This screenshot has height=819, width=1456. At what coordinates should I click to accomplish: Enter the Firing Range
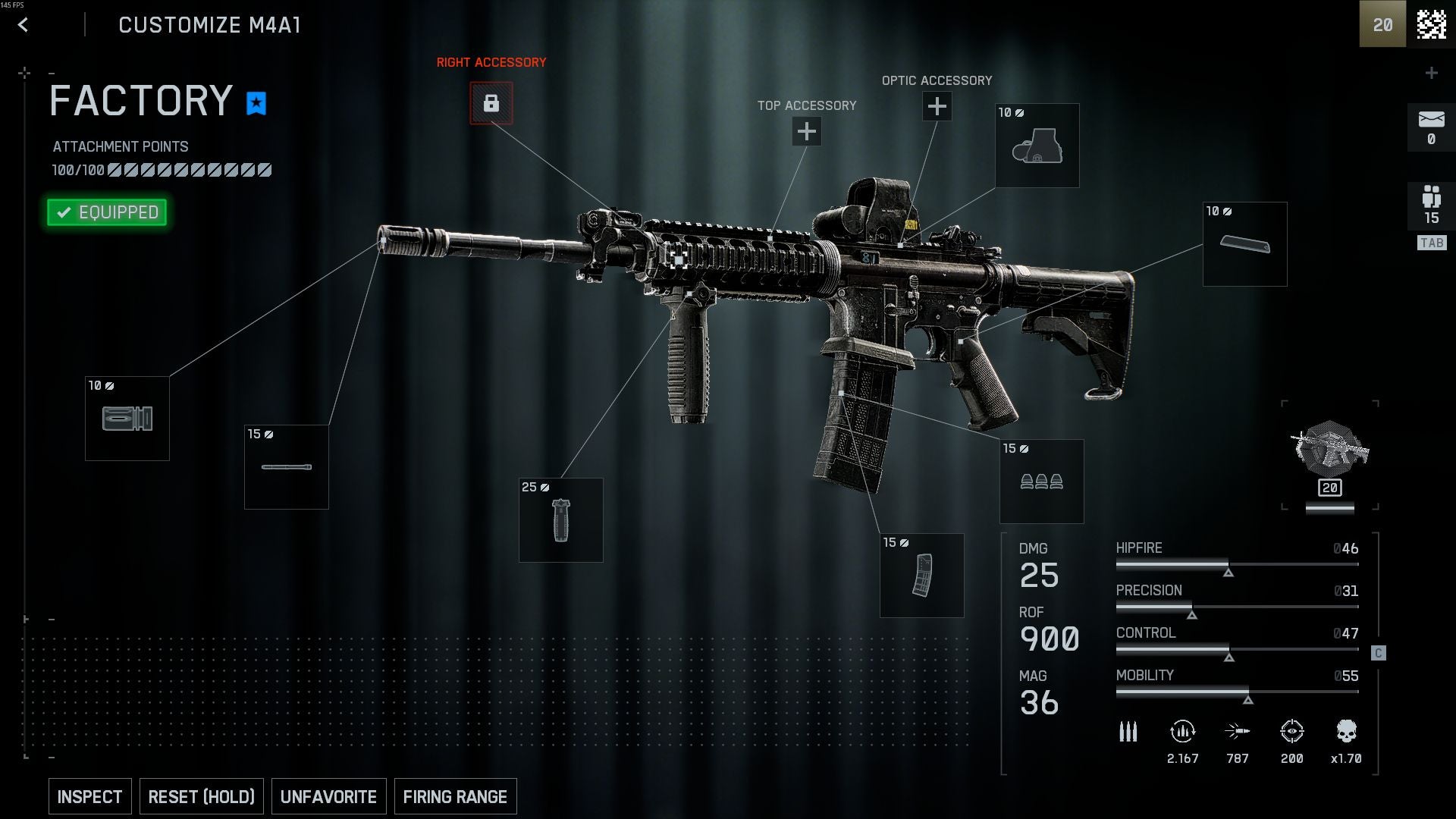pyautogui.click(x=455, y=797)
